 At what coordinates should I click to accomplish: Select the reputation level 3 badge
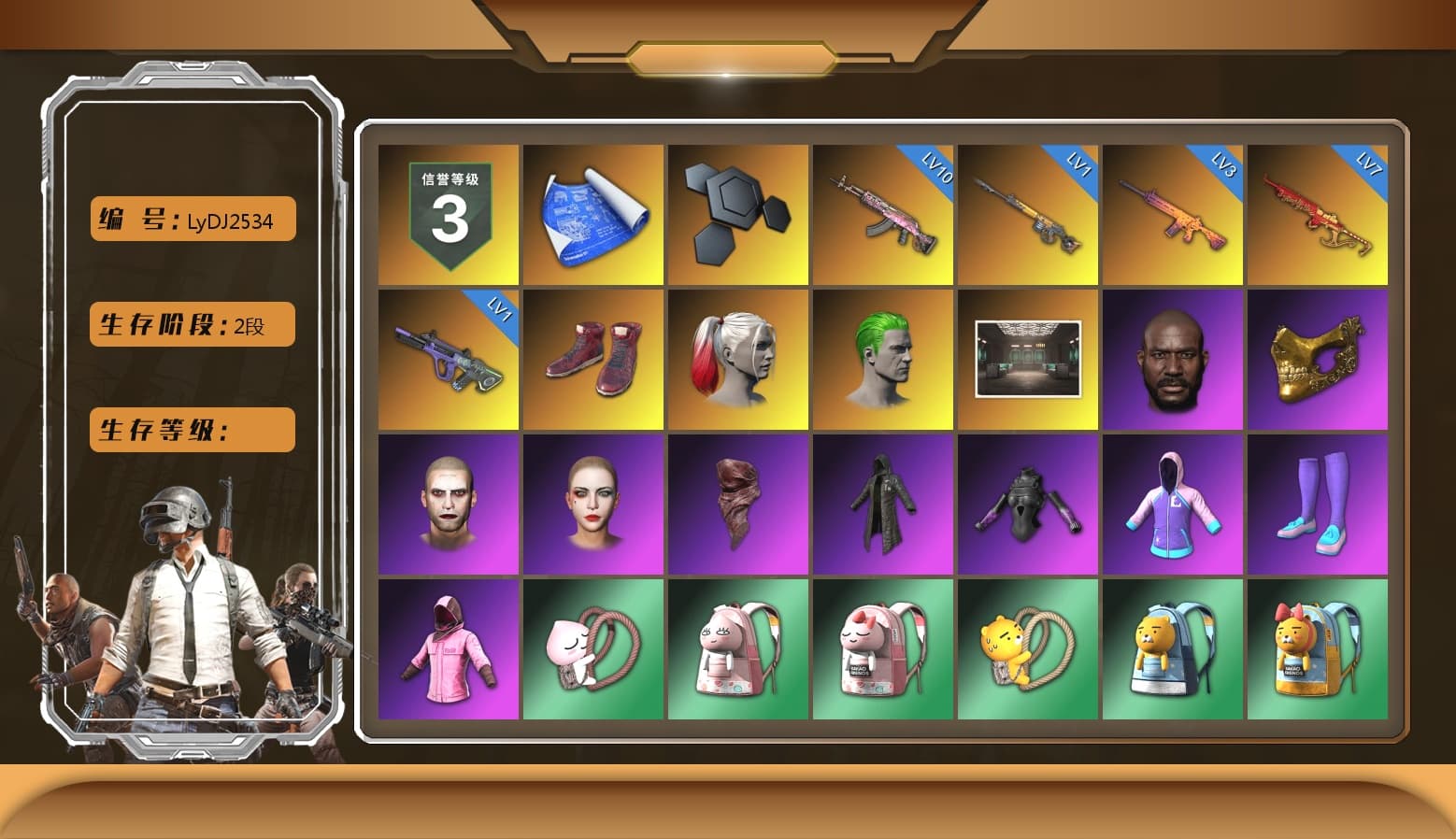(447, 213)
